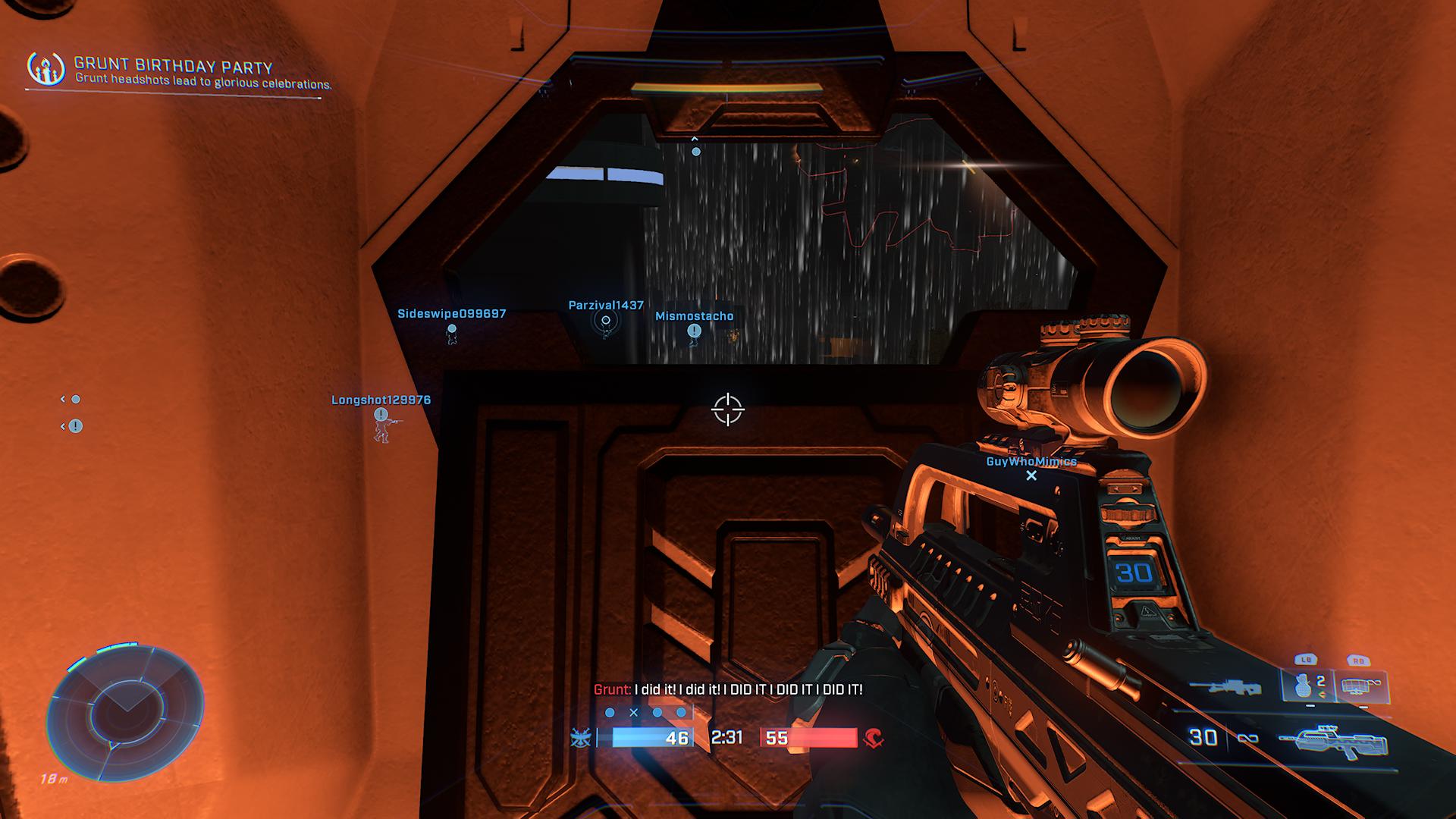
Task: Click the red team helmet emblem
Action: click(x=874, y=737)
